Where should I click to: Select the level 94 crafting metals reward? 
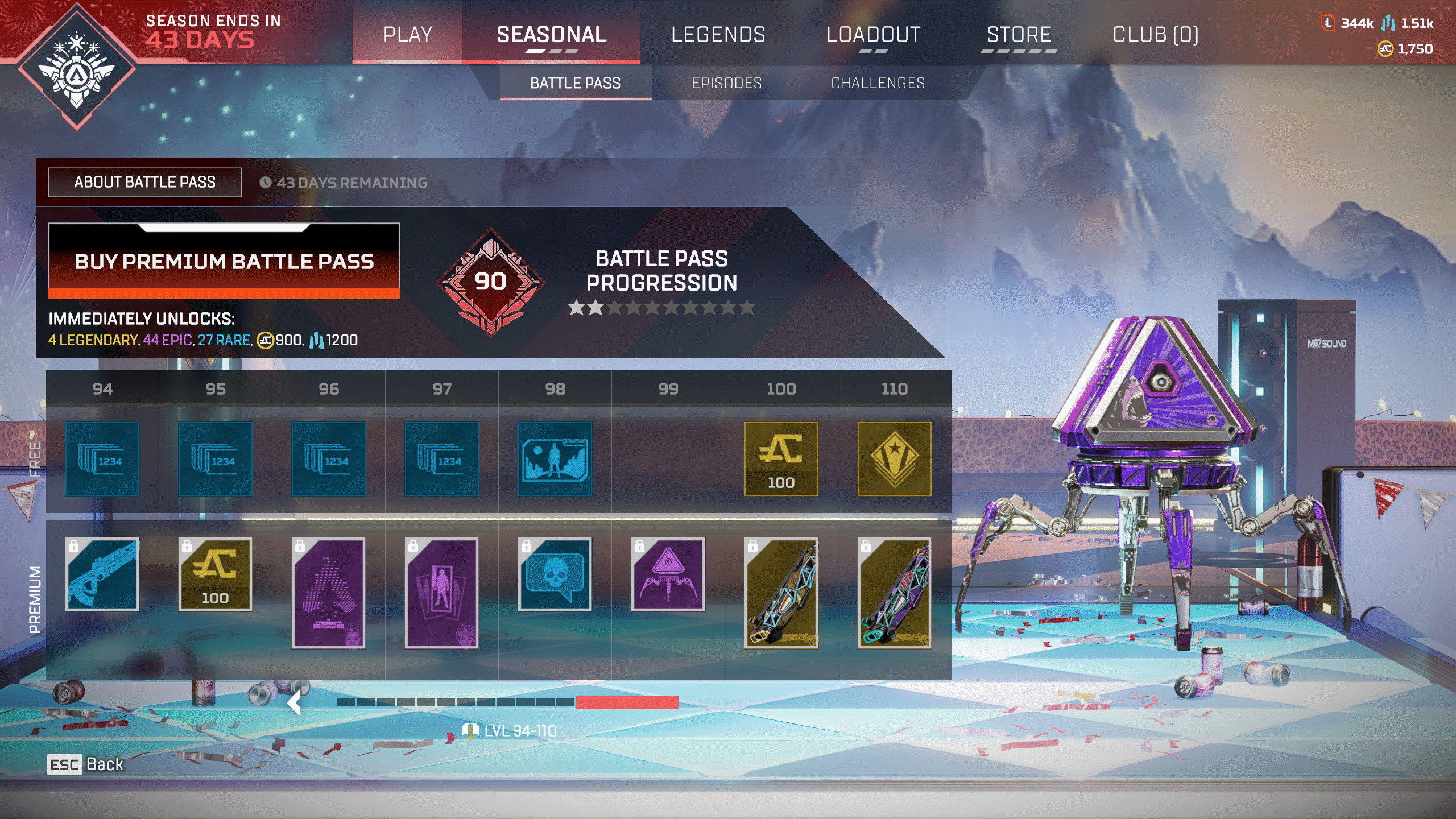[x=102, y=460]
